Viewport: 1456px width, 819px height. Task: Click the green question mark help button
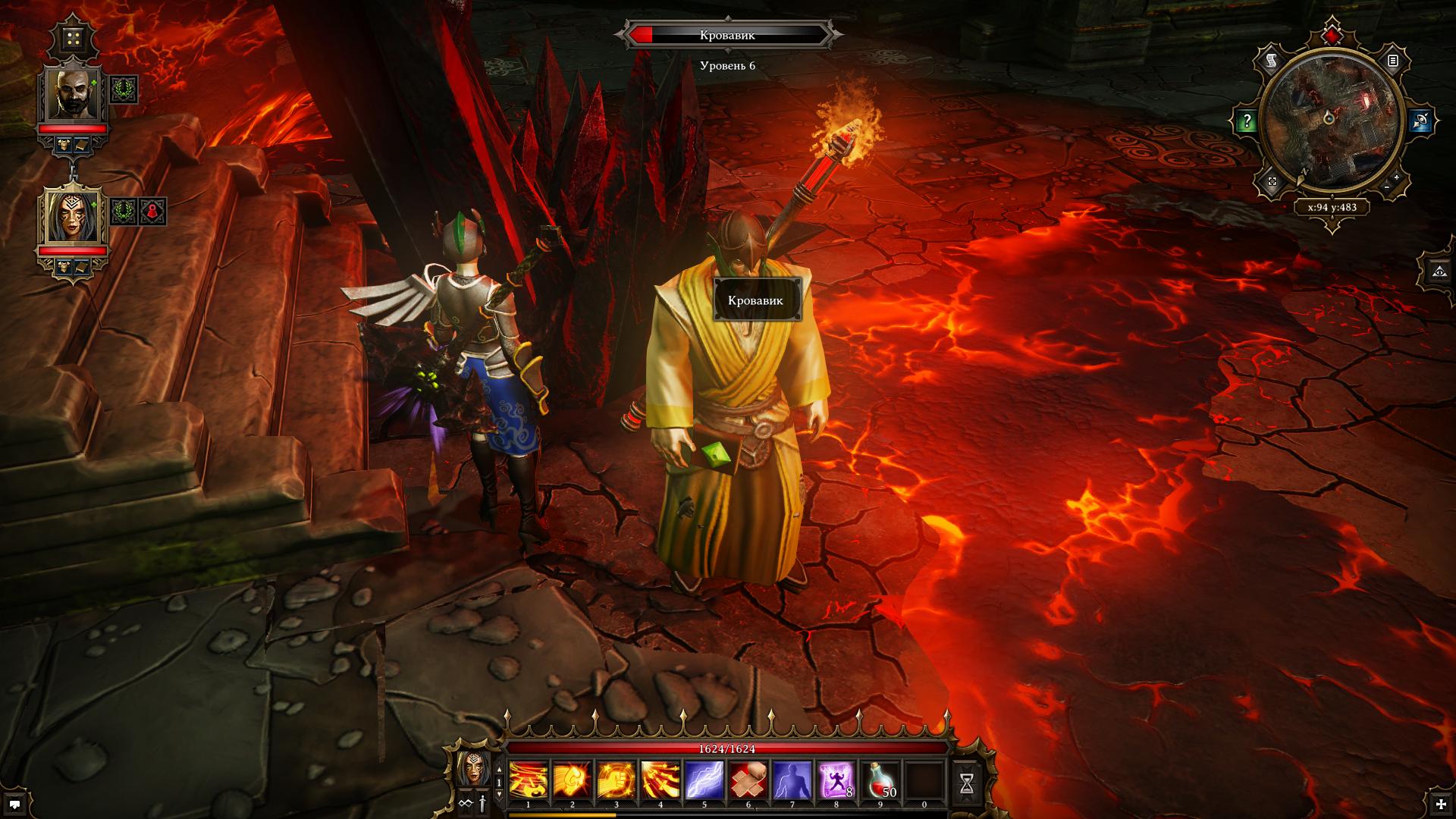point(1247,121)
